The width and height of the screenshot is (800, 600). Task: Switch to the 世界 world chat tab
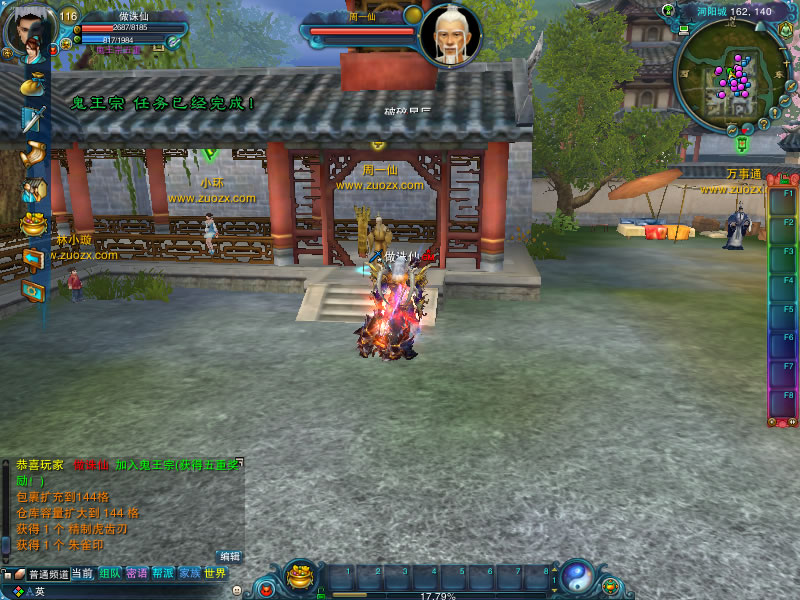[x=215, y=574]
